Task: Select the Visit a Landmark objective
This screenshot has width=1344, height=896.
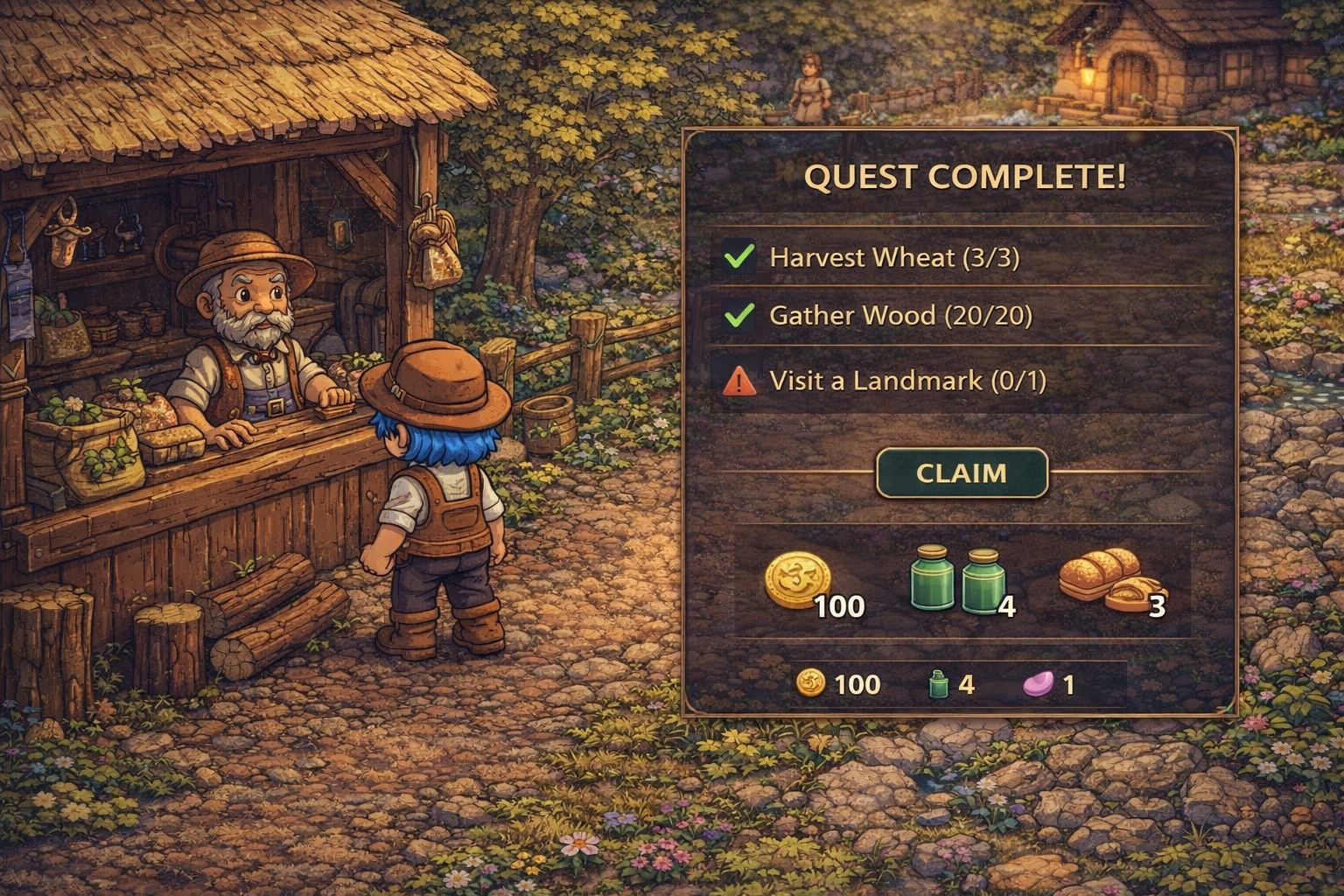Action: (x=906, y=381)
